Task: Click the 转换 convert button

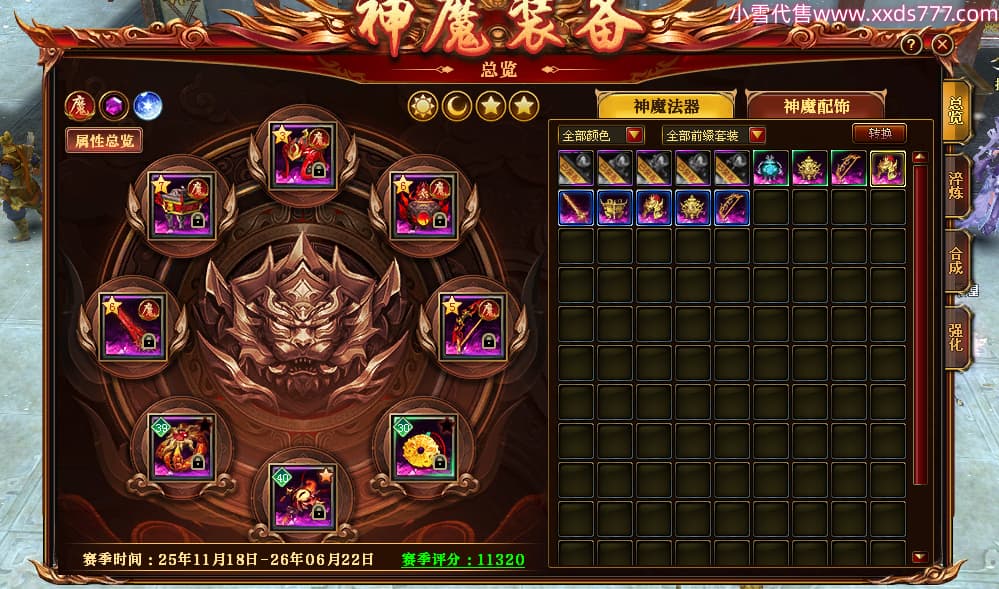Action: click(x=879, y=133)
